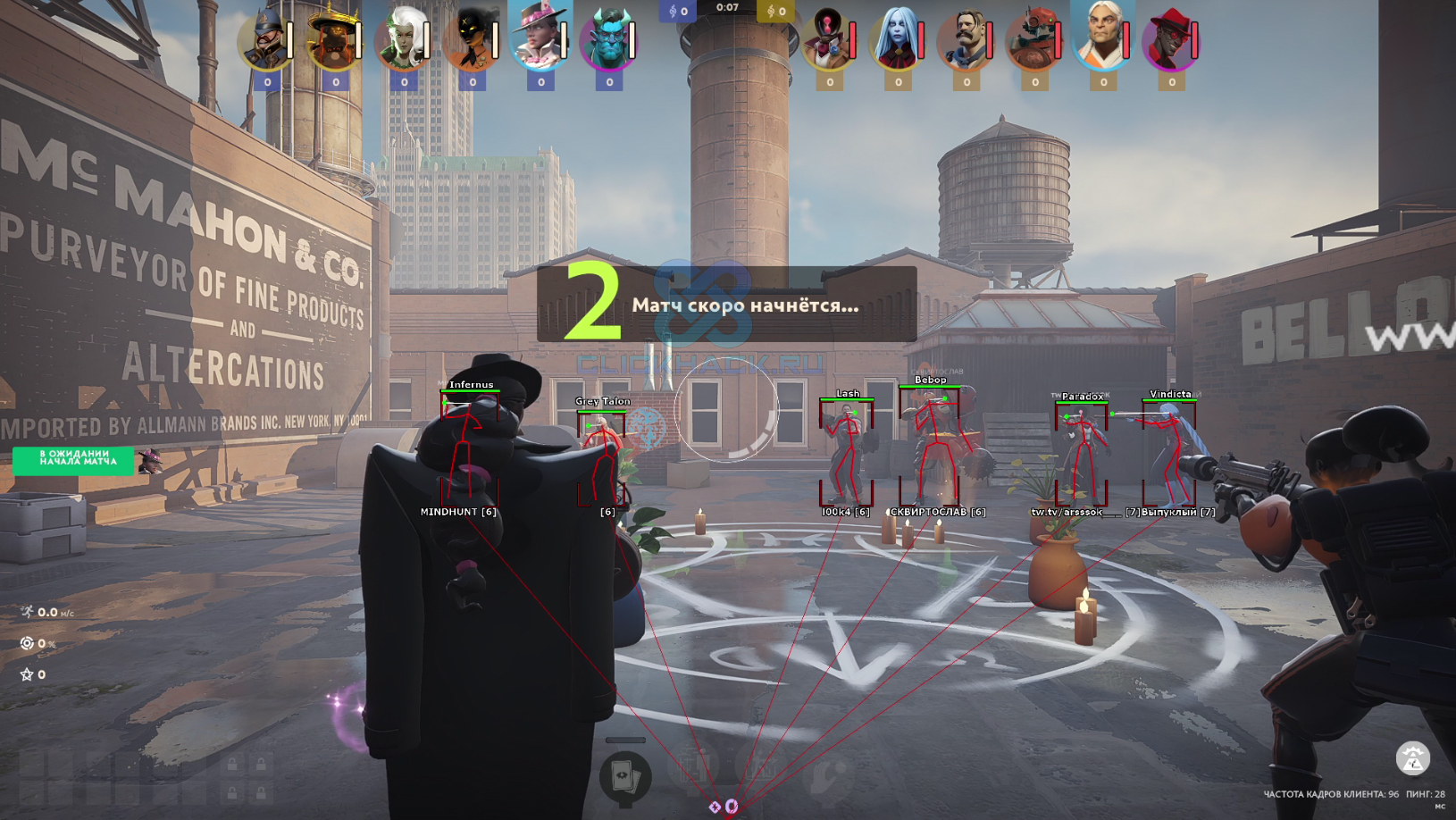Choose the dark shadowy hero portrait with X eye

pyautogui.click(x=472, y=40)
